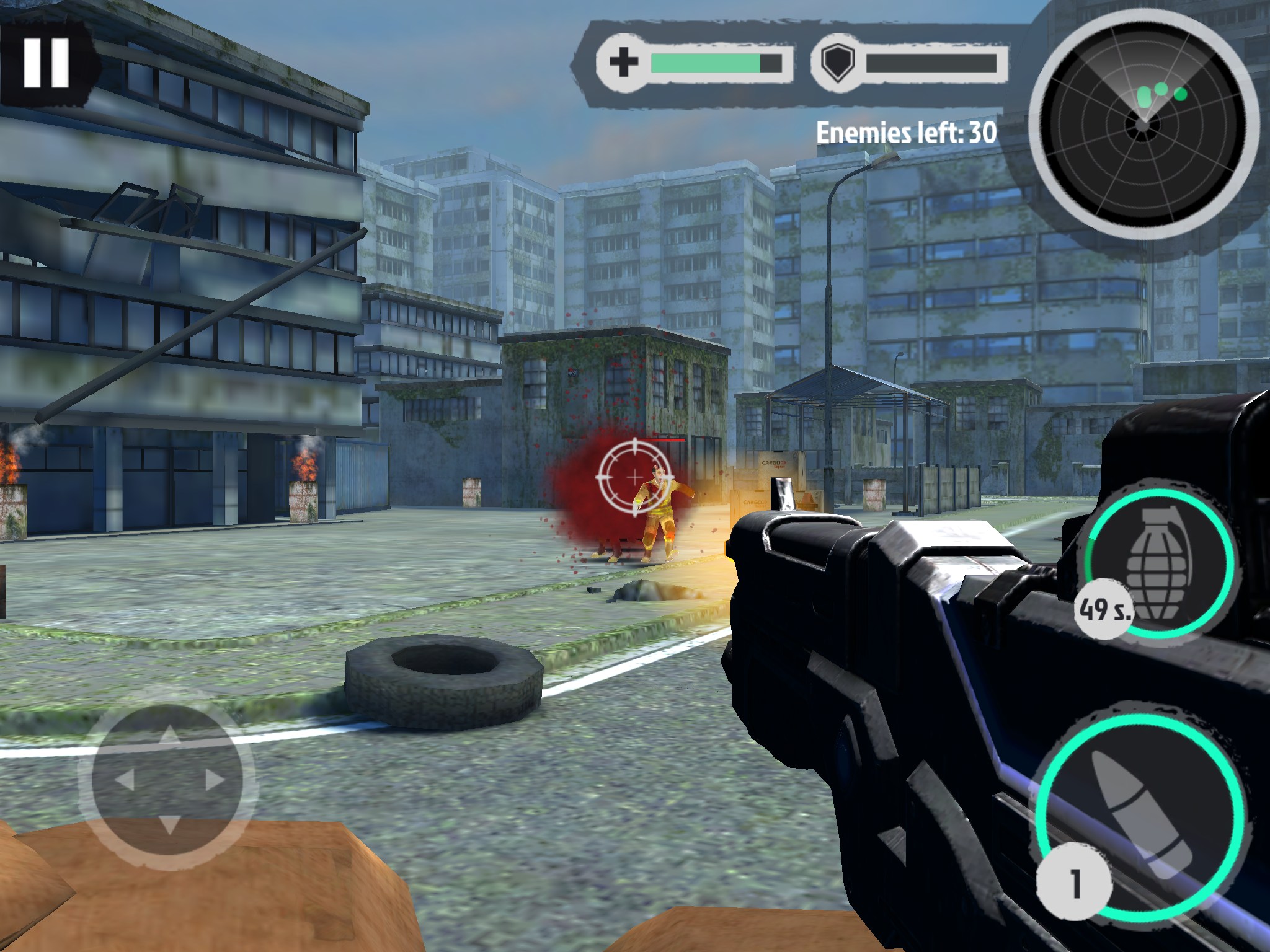Image resolution: width=1270 pixels, height=952 pixels.
Task: Pause the game
Action: pos(47,63)
